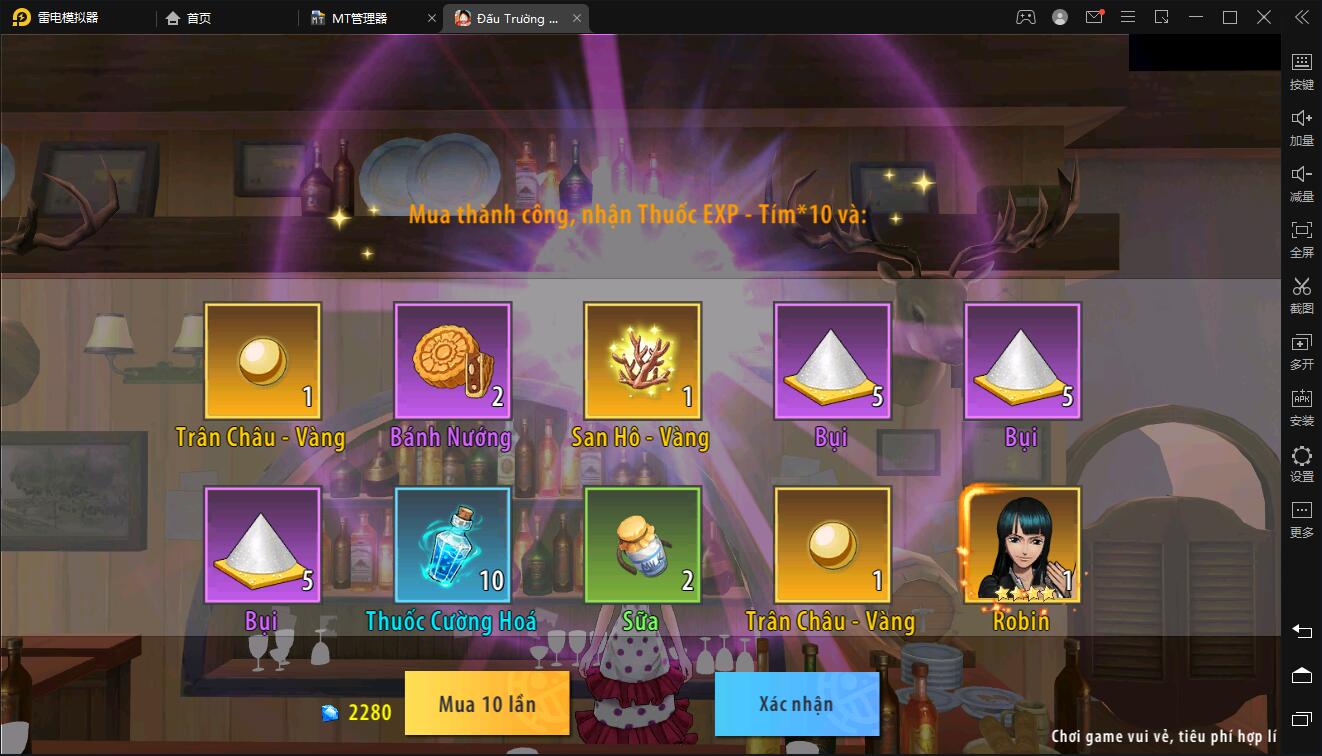Close the emulator window
The height and width of the screenshot is (756, 1322).
click(x=1264, y=17)
